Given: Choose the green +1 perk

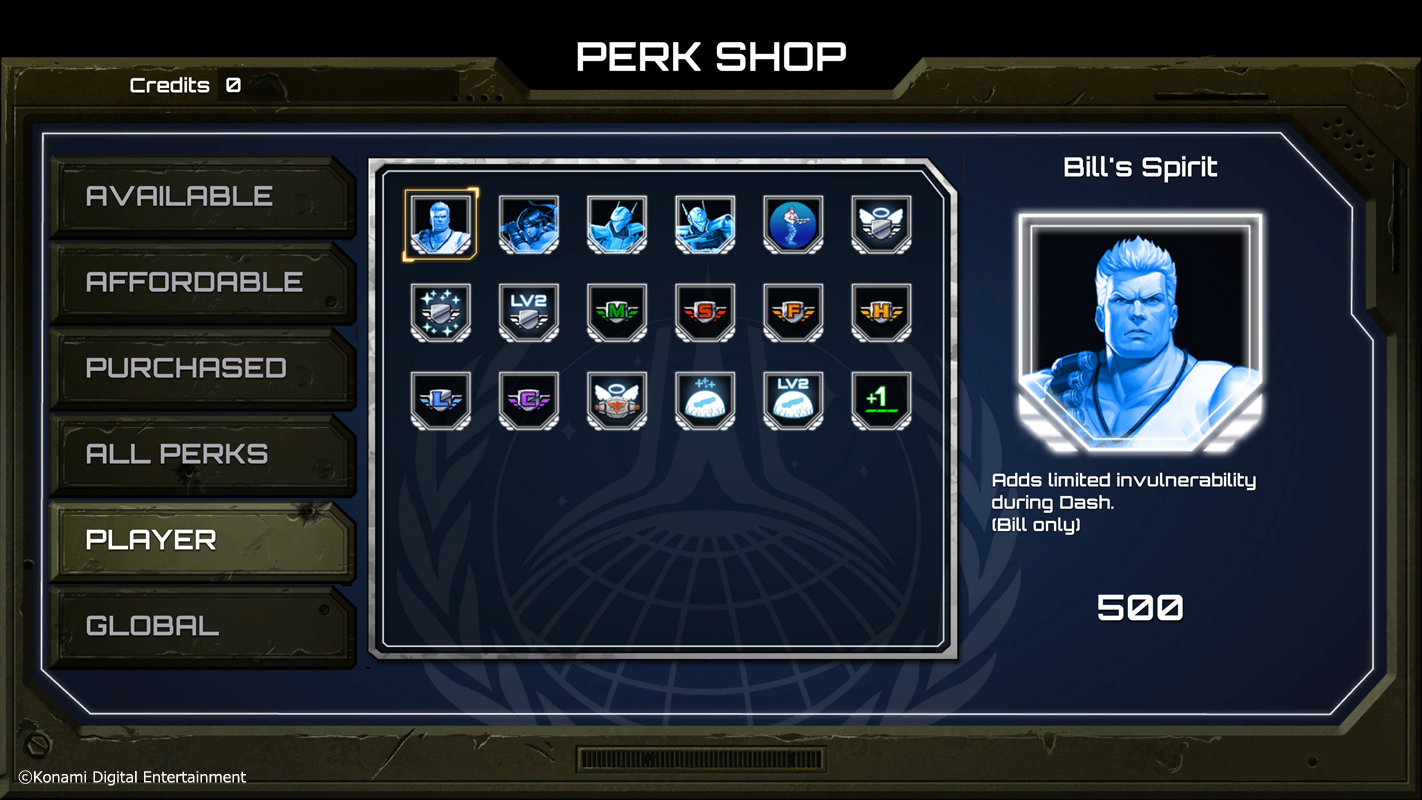Looking at the screenshot, I should point(881,400).
